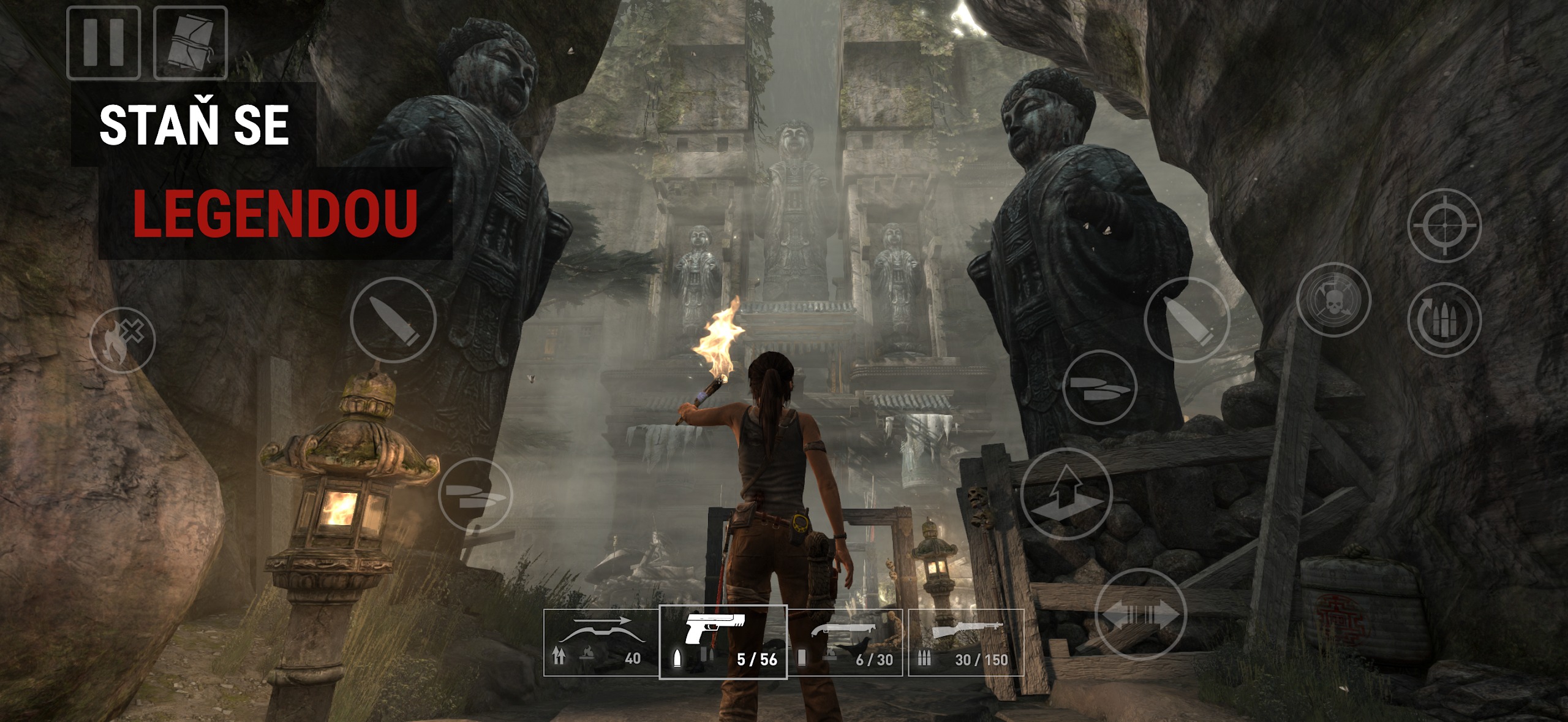Tap the skull target icon
The width and height of the screenshot is (1568, 722).
pyautogui.click(x=1333, y=300)
